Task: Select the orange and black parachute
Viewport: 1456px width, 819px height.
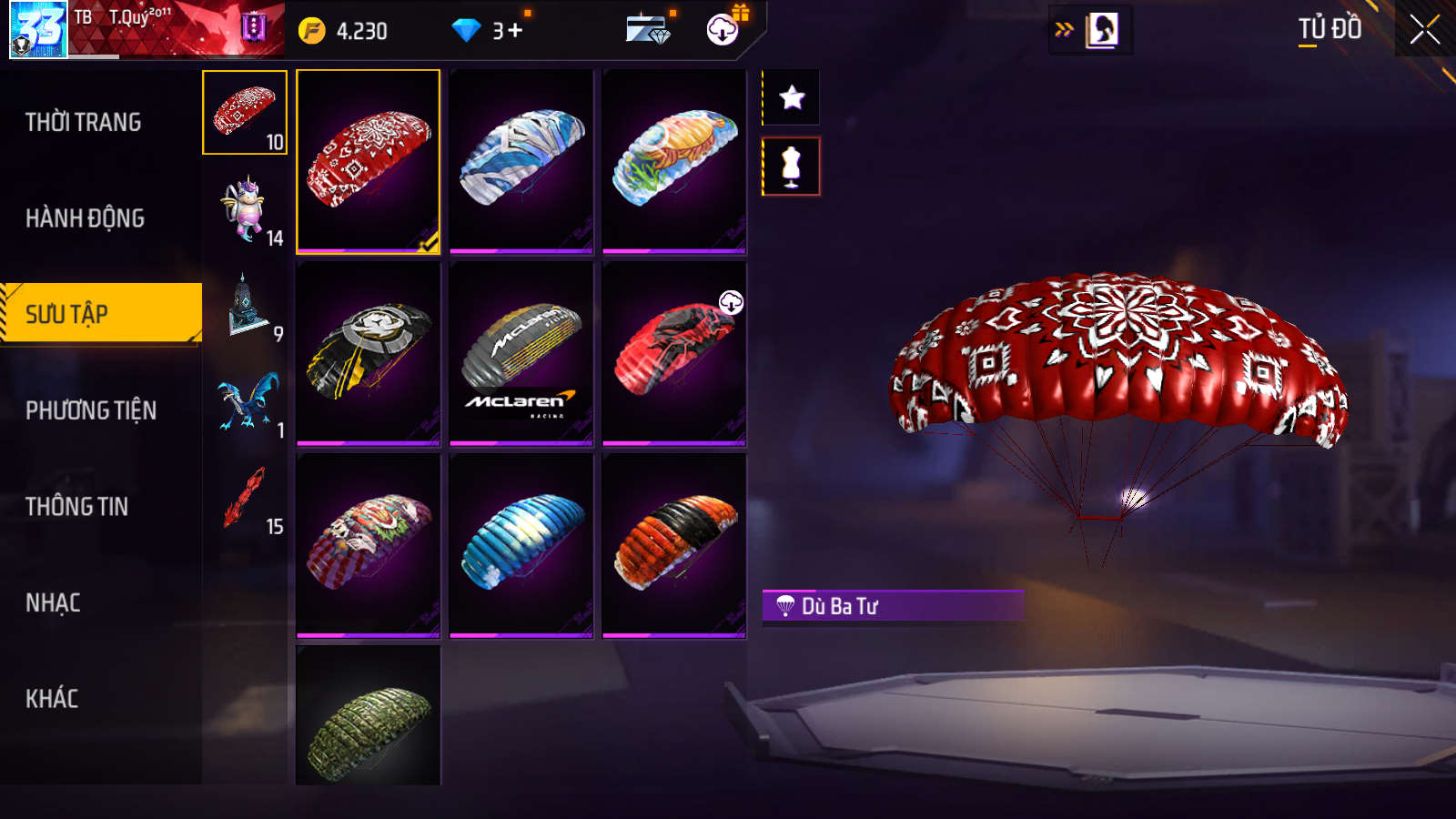Action: pos(674,545)
